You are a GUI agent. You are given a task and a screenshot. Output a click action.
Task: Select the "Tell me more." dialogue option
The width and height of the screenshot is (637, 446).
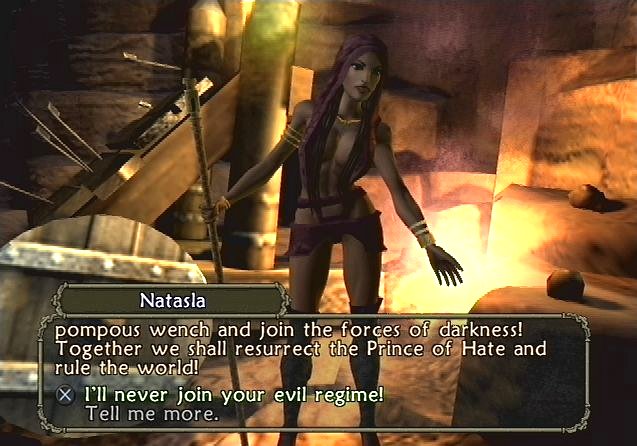click(x=151, y=412)
